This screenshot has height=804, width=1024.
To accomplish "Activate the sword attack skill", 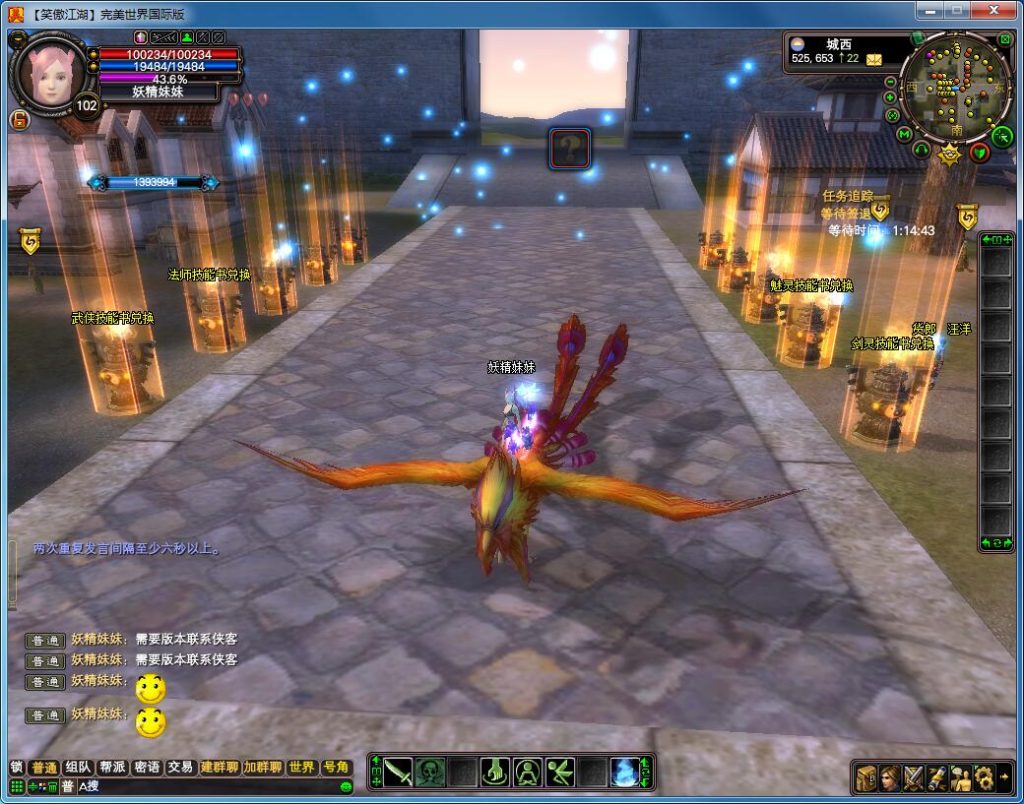I will click(399, 772).
